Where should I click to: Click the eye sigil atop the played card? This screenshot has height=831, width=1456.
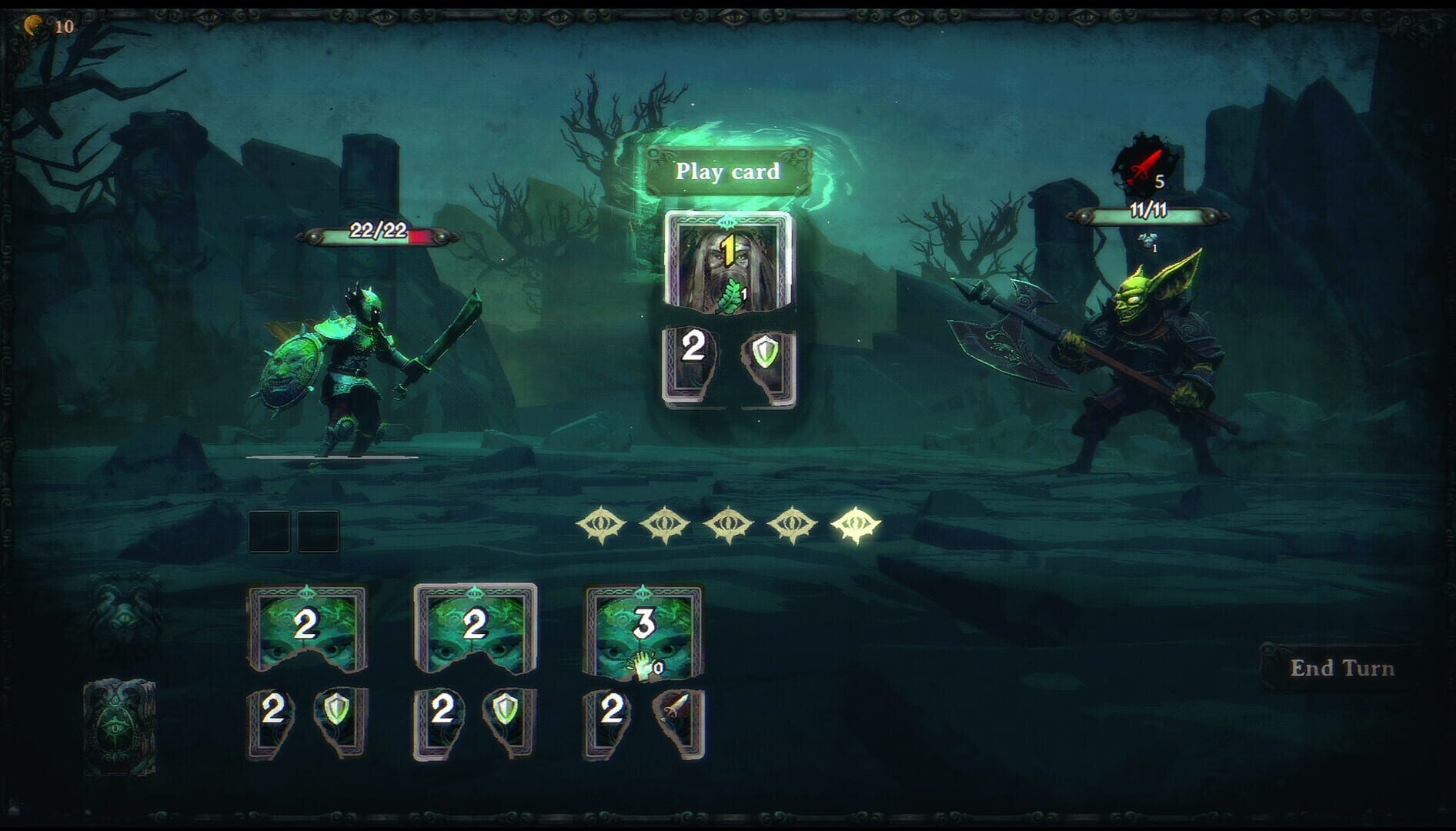click(x=726, y=222)
